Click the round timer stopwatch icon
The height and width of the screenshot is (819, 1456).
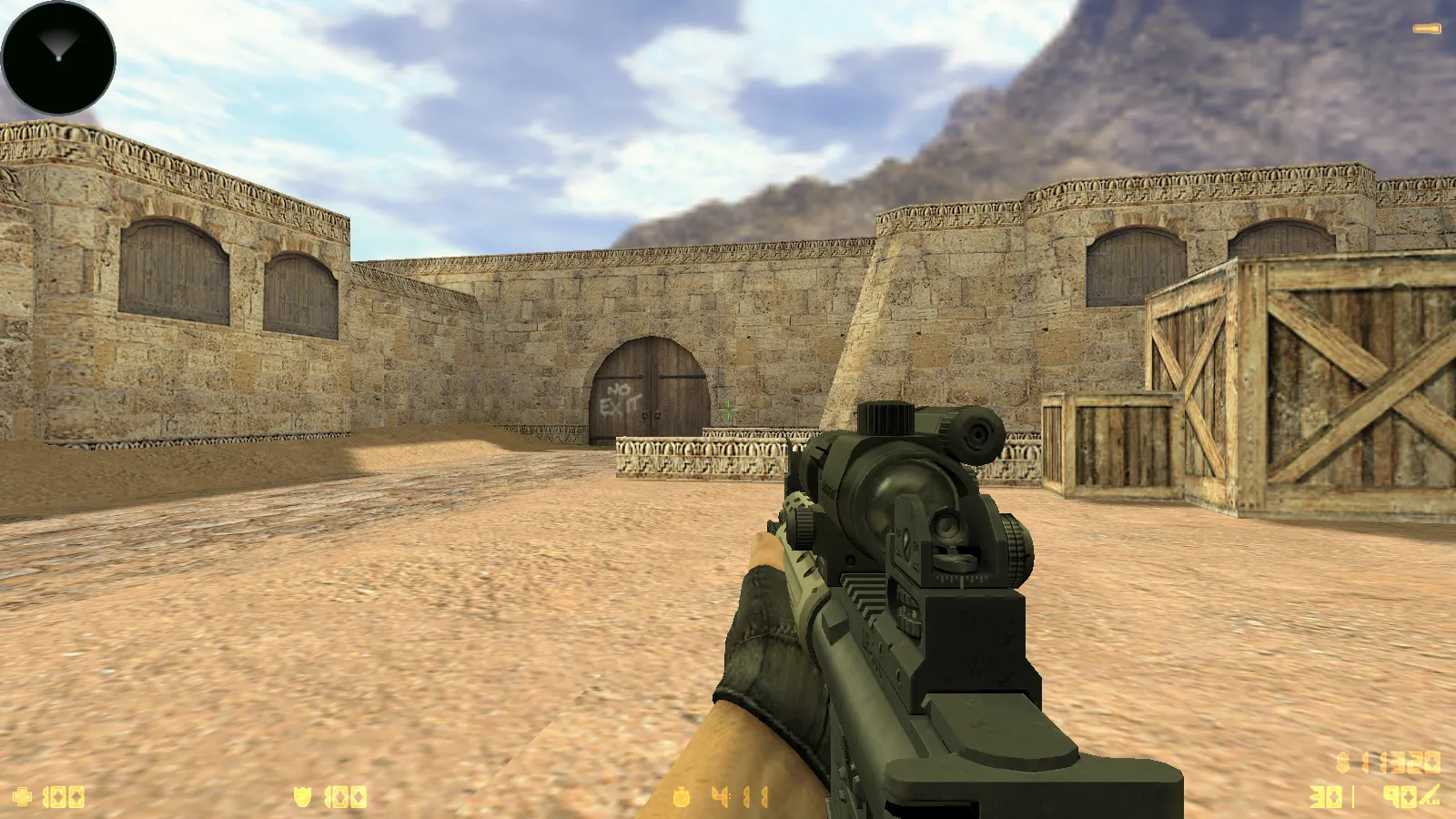click(682, 798)
